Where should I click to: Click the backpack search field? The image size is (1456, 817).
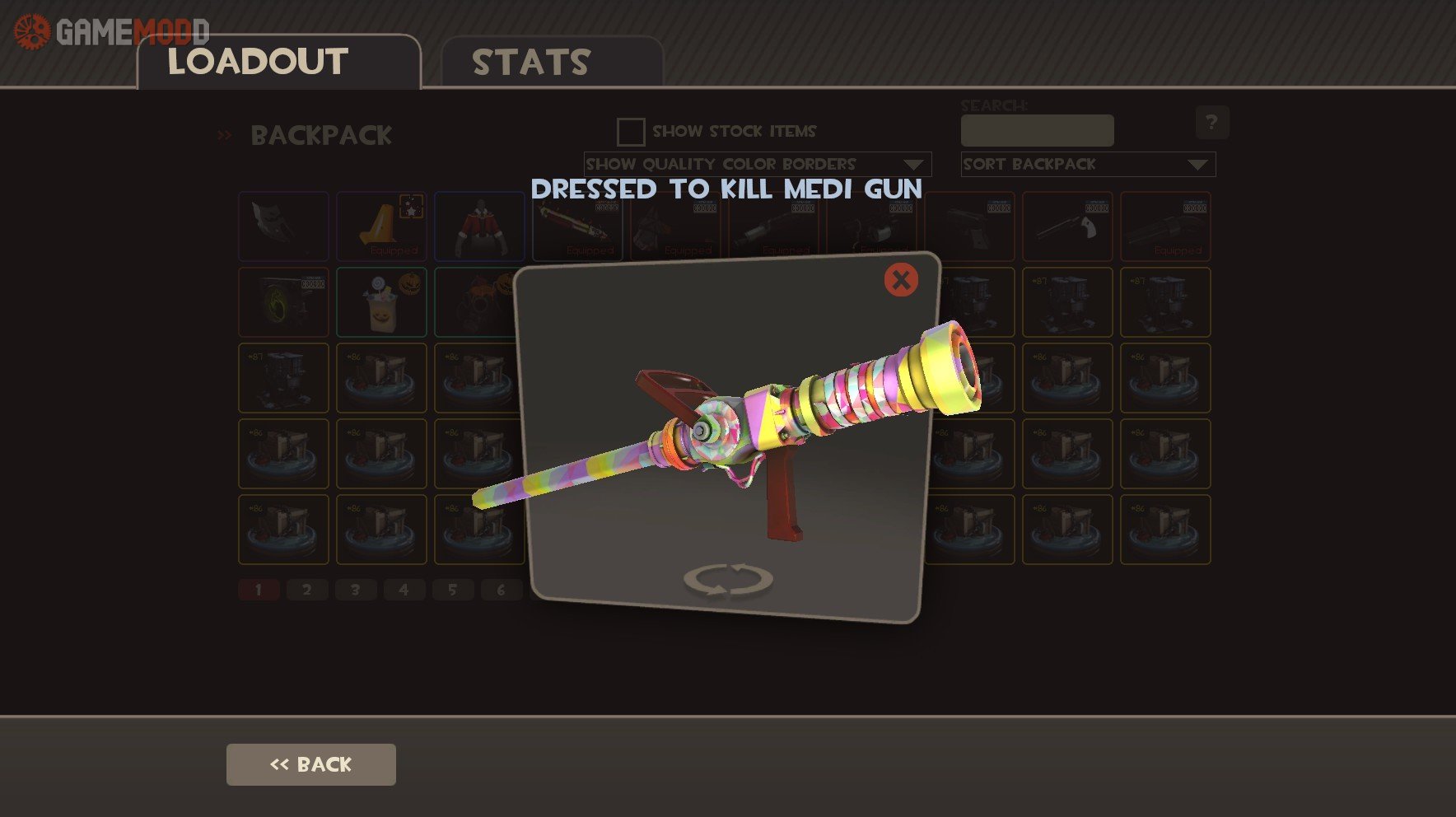[x=1037, y=131]
